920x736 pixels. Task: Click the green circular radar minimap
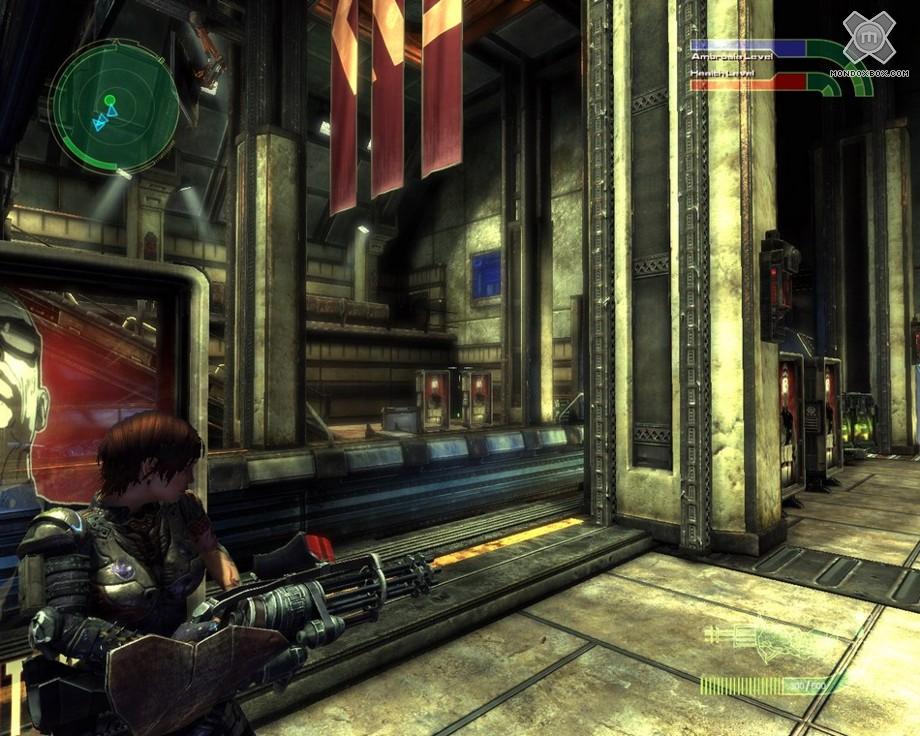pos(114,104)
